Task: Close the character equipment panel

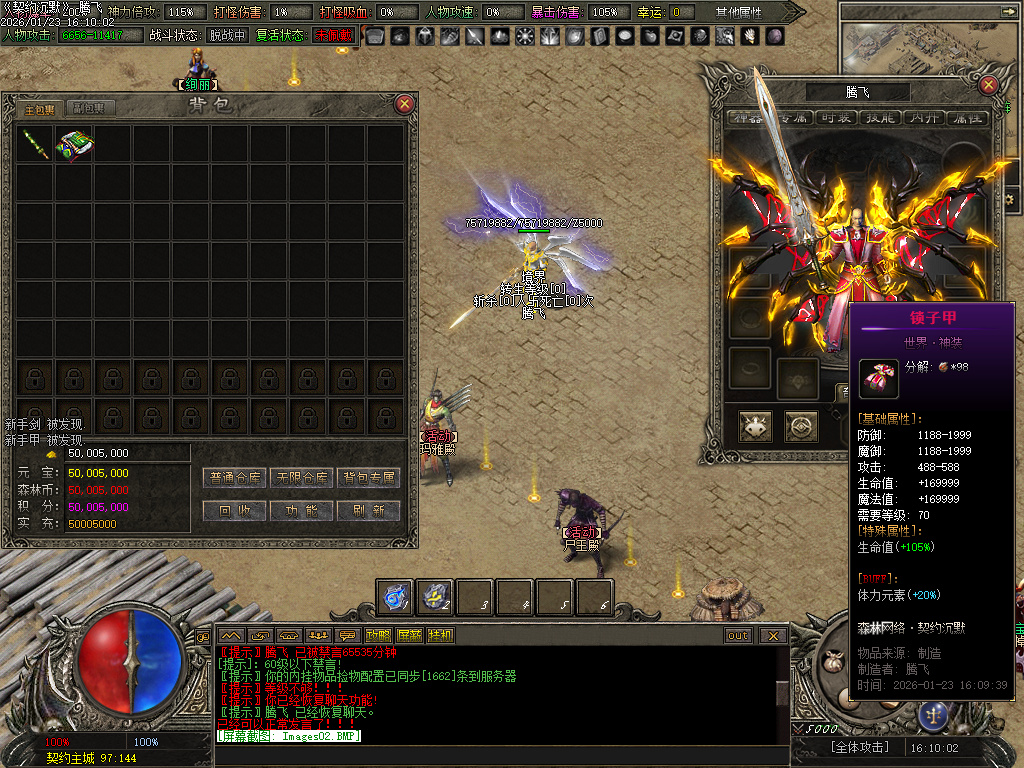Action: (988, 85)
